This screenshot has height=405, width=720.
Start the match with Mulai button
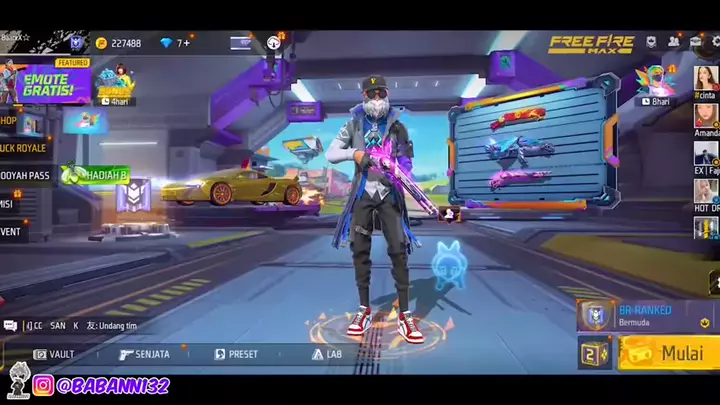(668, 353)
